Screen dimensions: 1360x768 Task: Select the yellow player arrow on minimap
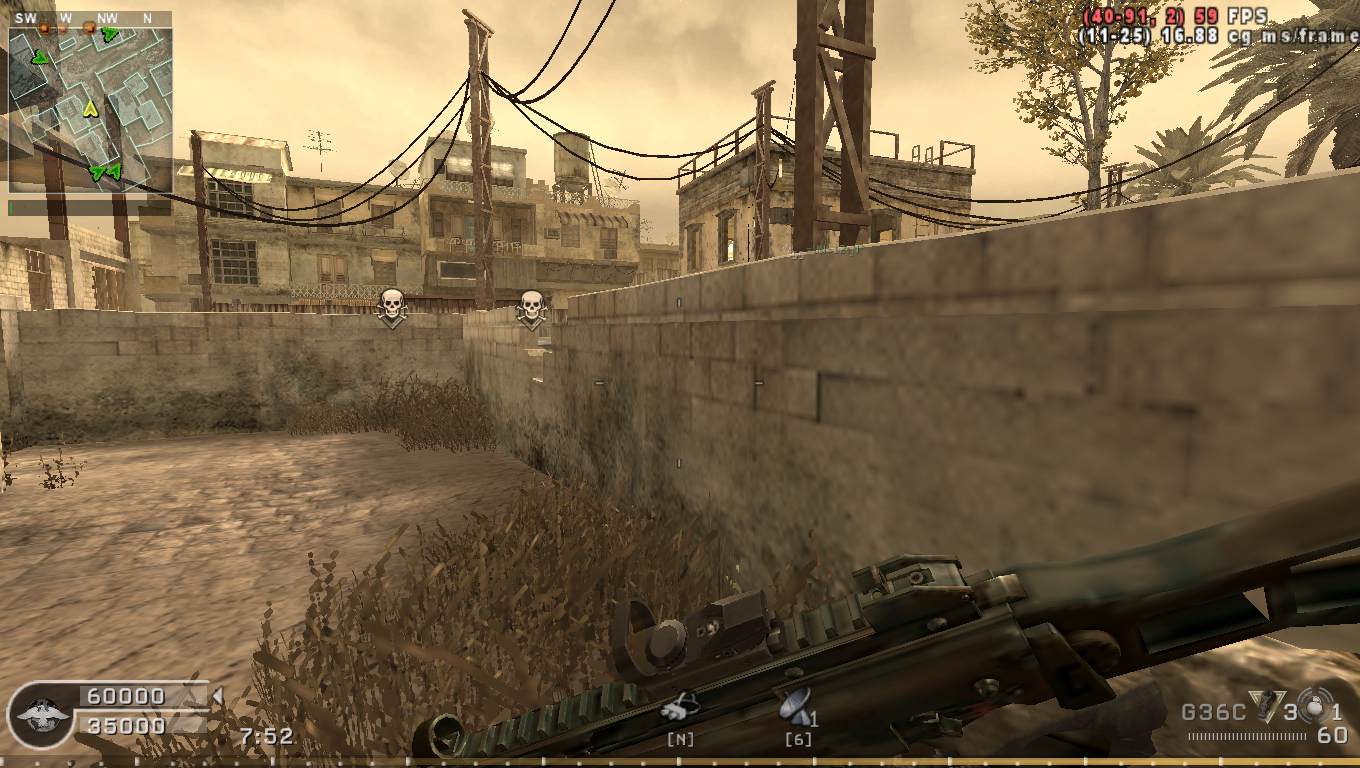pyautogui.click(x=90, y=108)
